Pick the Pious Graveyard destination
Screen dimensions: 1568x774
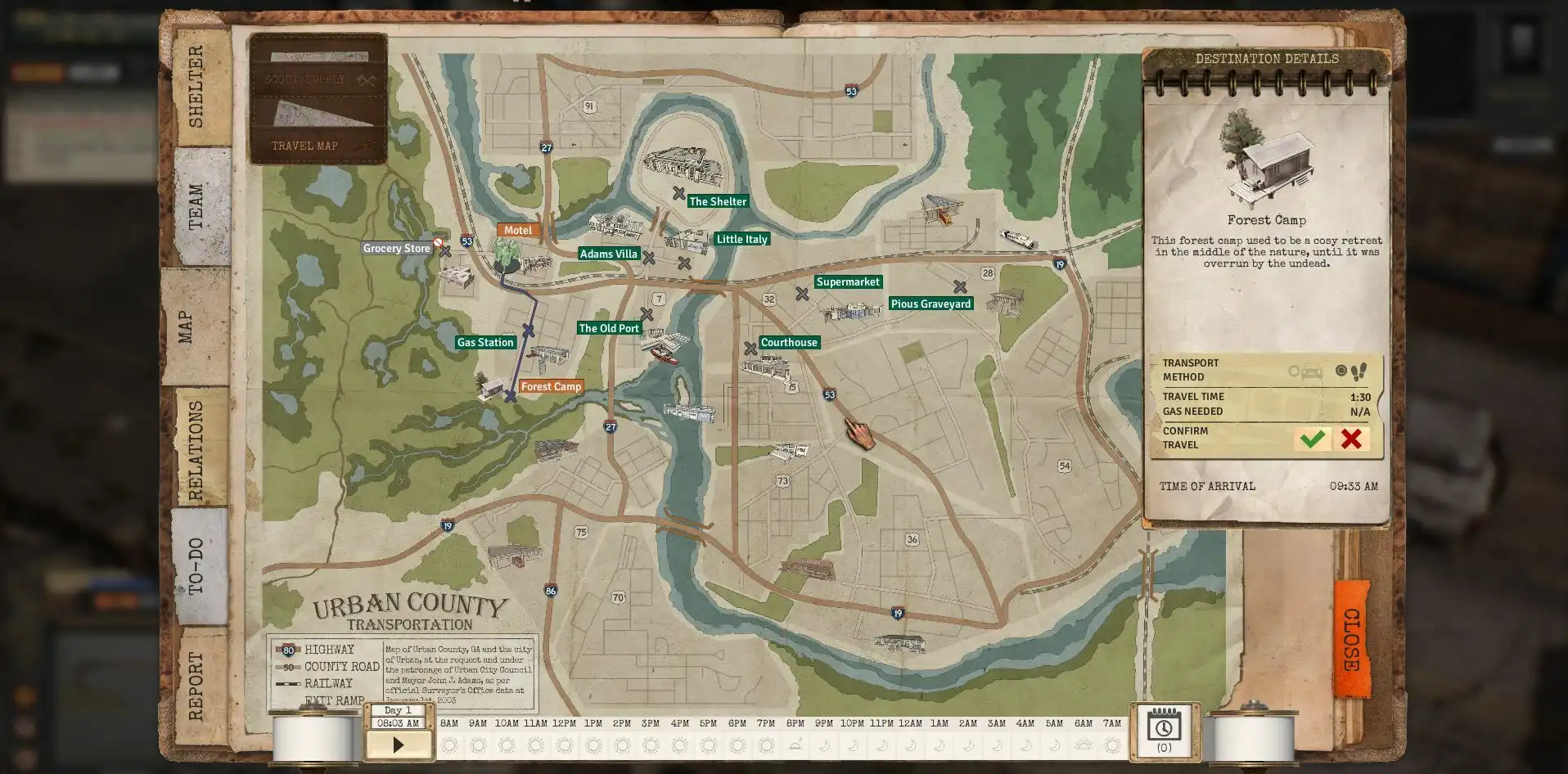tap(930, 304)
